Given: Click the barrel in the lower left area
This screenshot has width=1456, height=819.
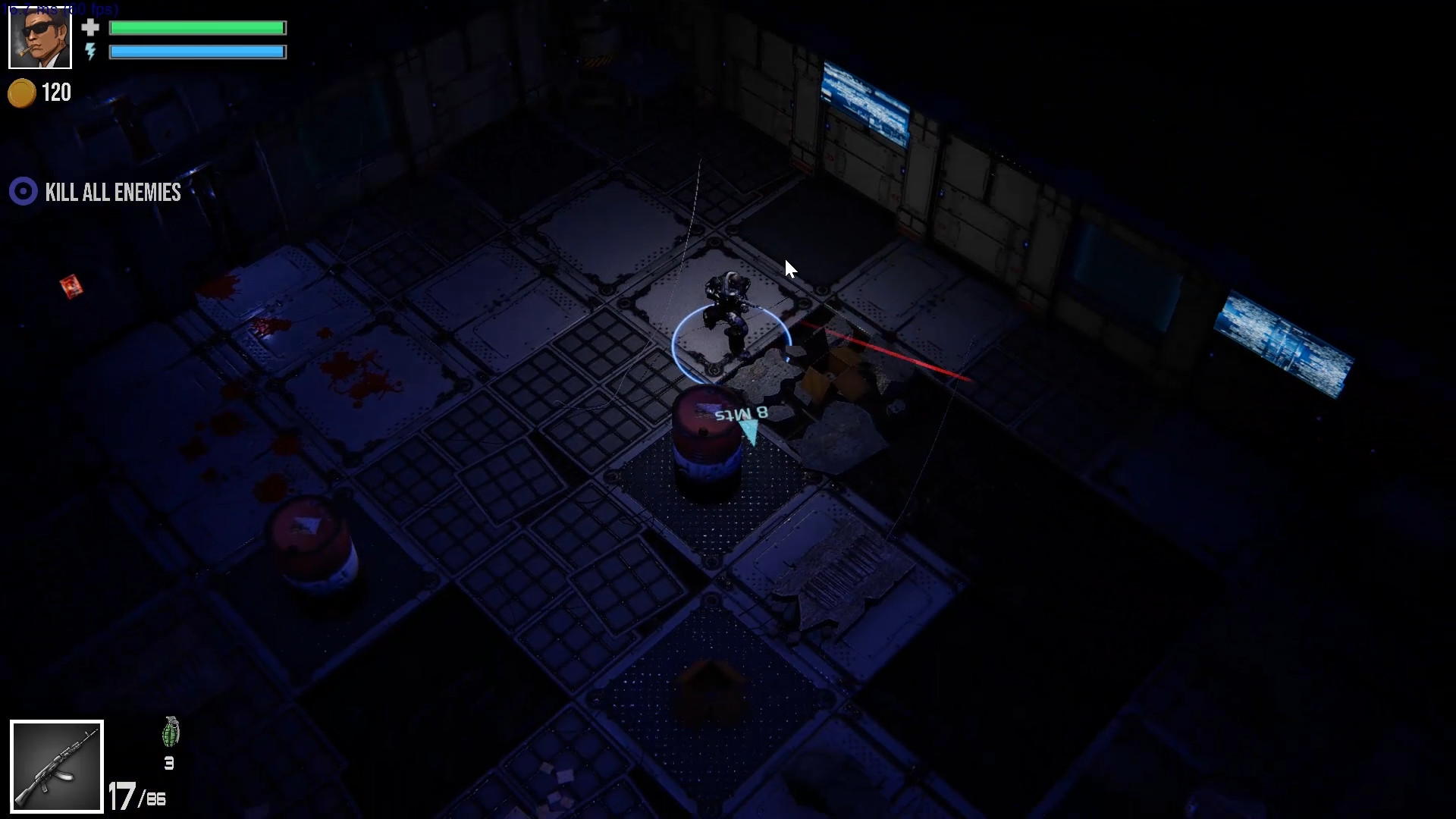Looking at the screenshot, I should pyautogui.click(x=311, y=542).
